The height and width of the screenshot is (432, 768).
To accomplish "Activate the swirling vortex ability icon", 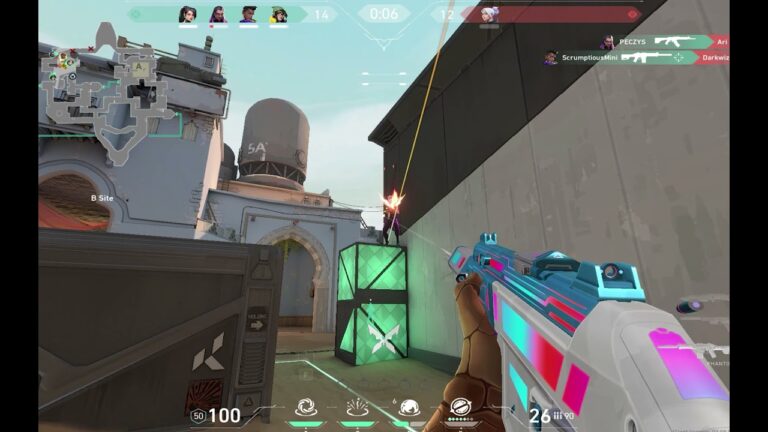I will pyautogui.click(x=306, y=407).
